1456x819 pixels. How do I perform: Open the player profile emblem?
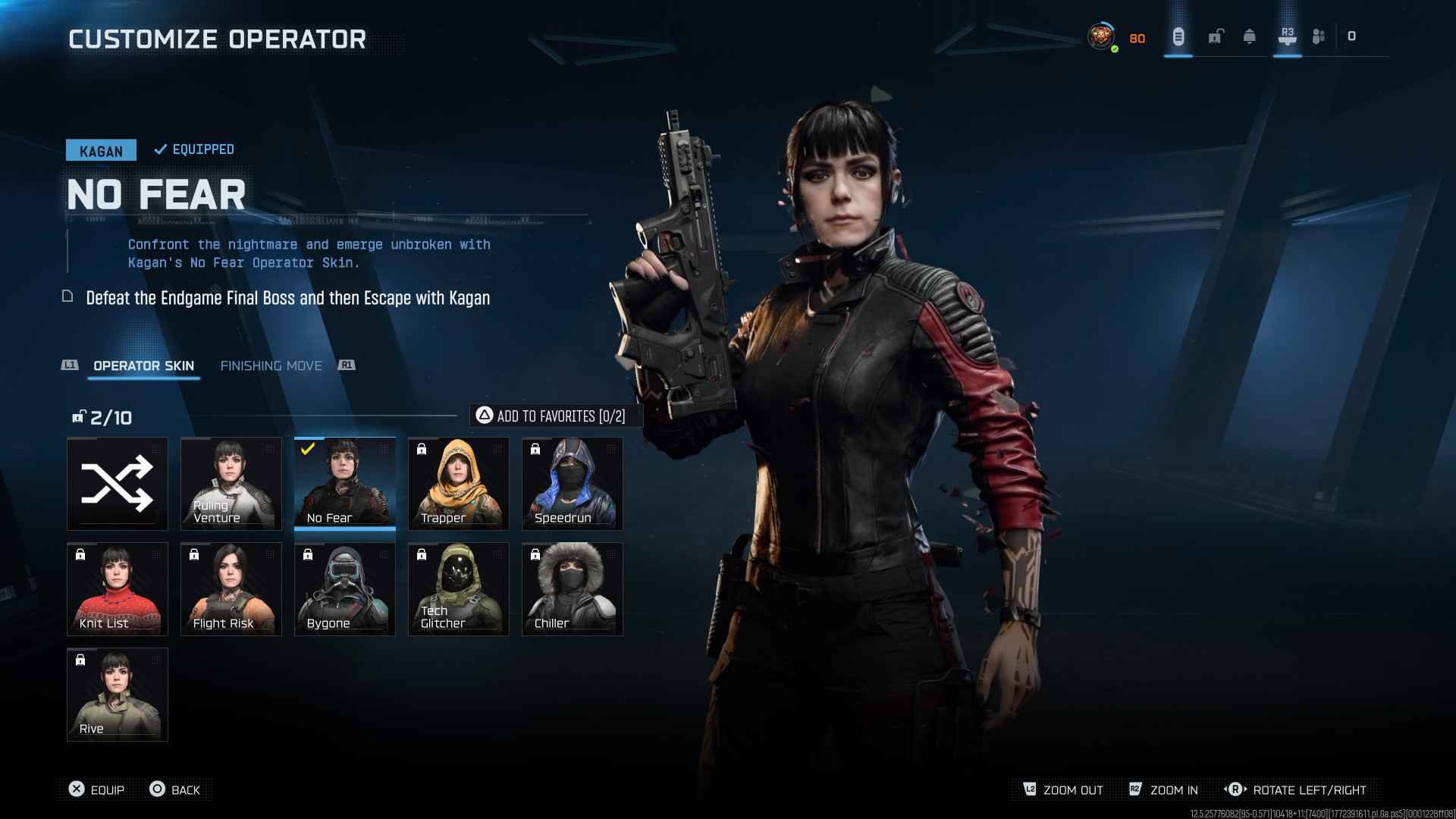click(x=1101, y=36)
